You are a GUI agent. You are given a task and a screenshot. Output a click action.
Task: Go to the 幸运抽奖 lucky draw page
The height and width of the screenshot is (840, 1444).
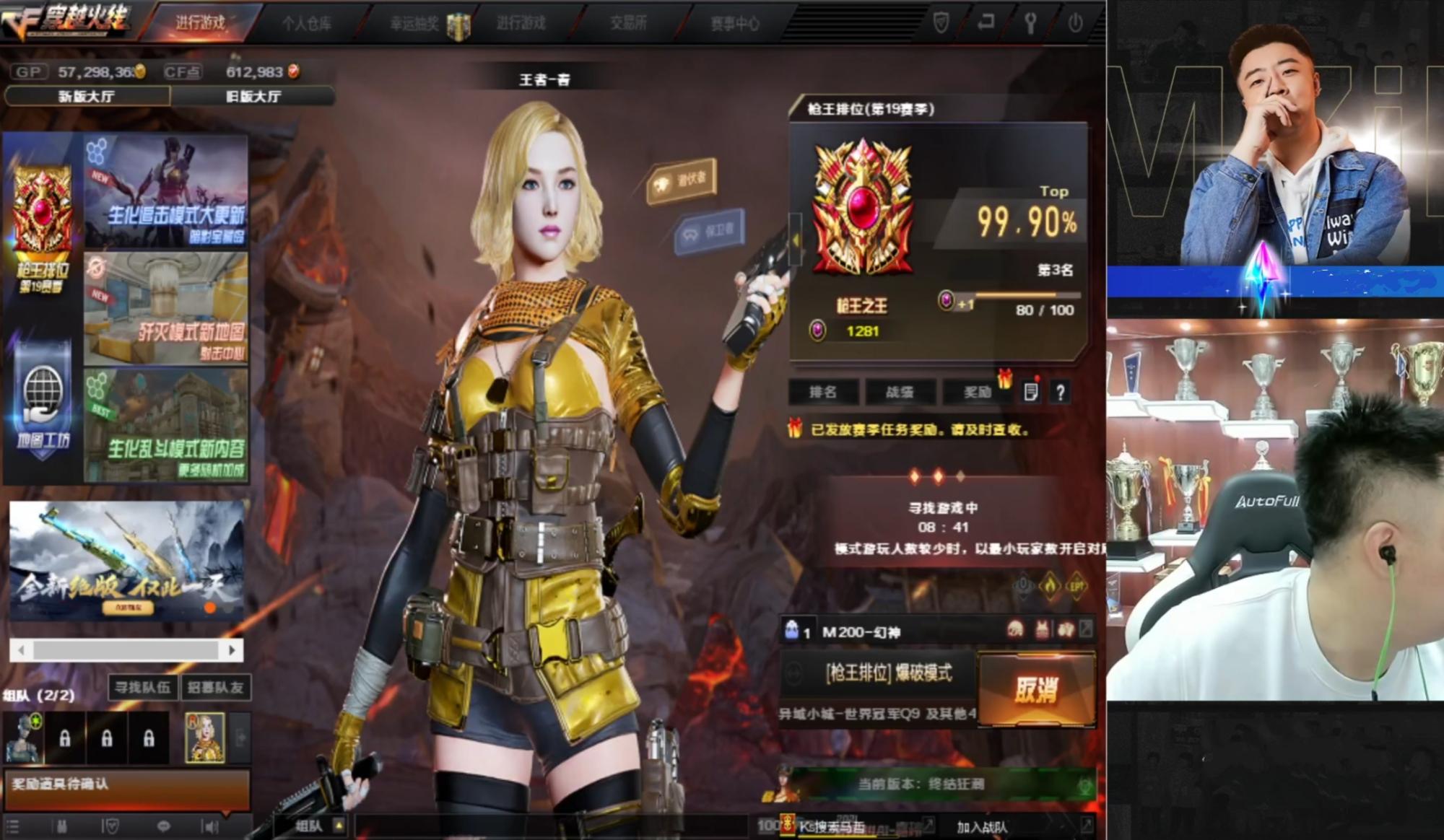(415, 24)
